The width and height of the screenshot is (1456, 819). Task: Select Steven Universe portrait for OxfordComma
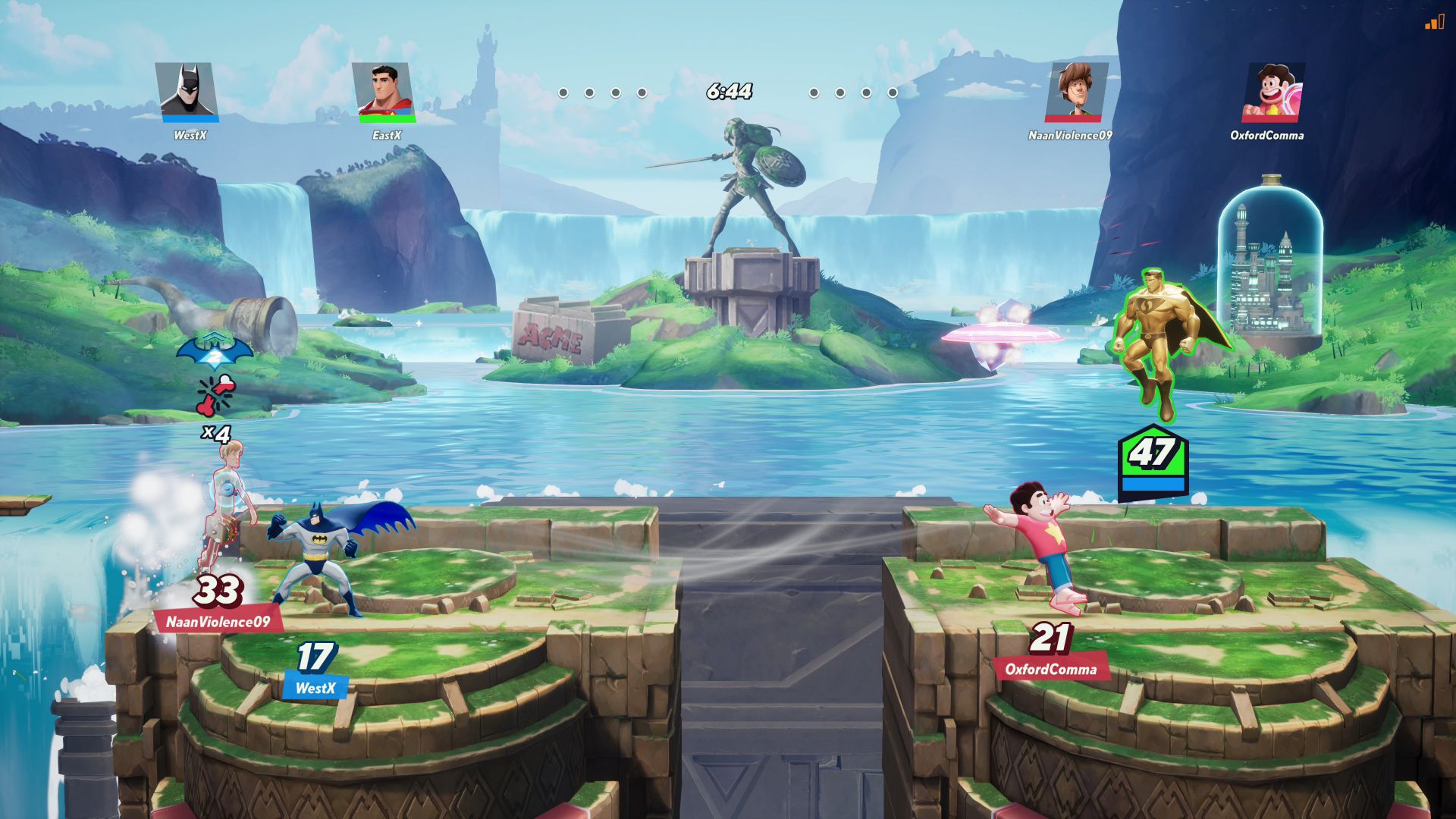tap(1272, 91)
